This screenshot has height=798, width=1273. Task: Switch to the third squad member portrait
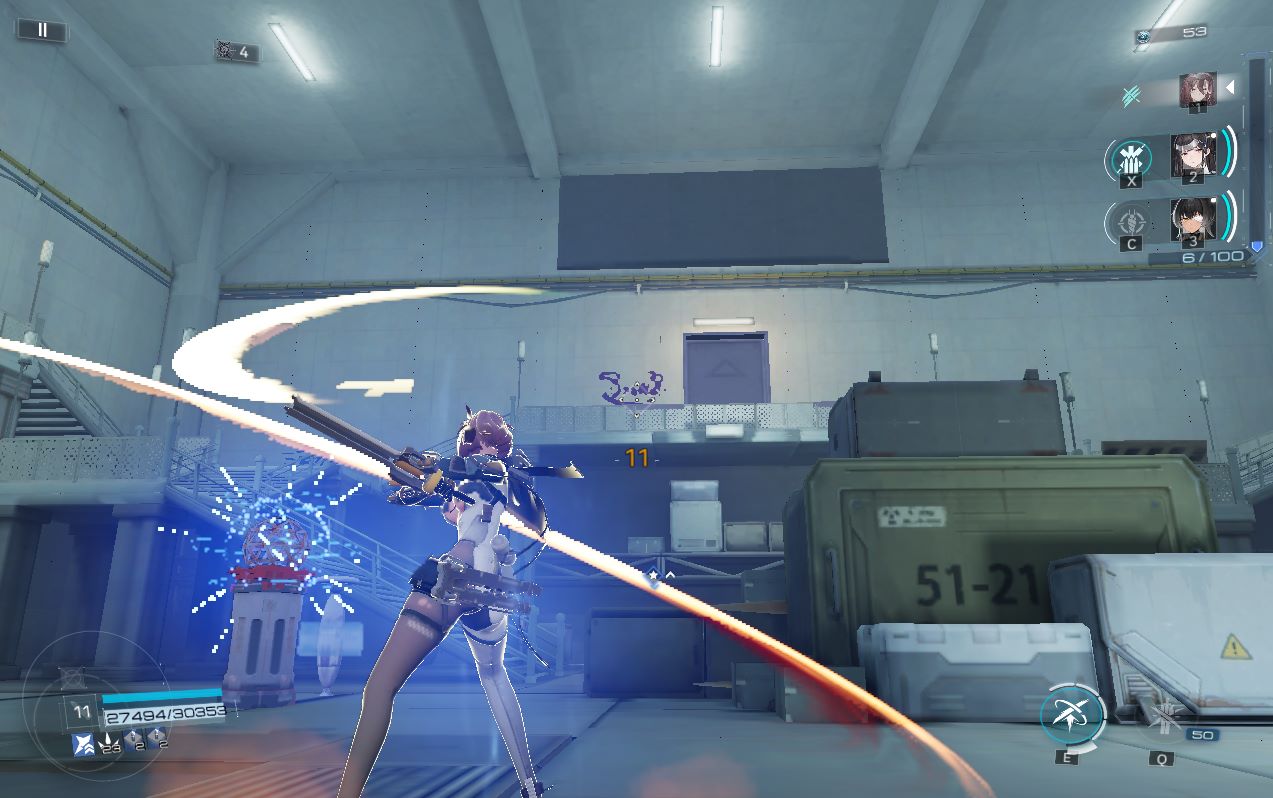click(1192, 220)
